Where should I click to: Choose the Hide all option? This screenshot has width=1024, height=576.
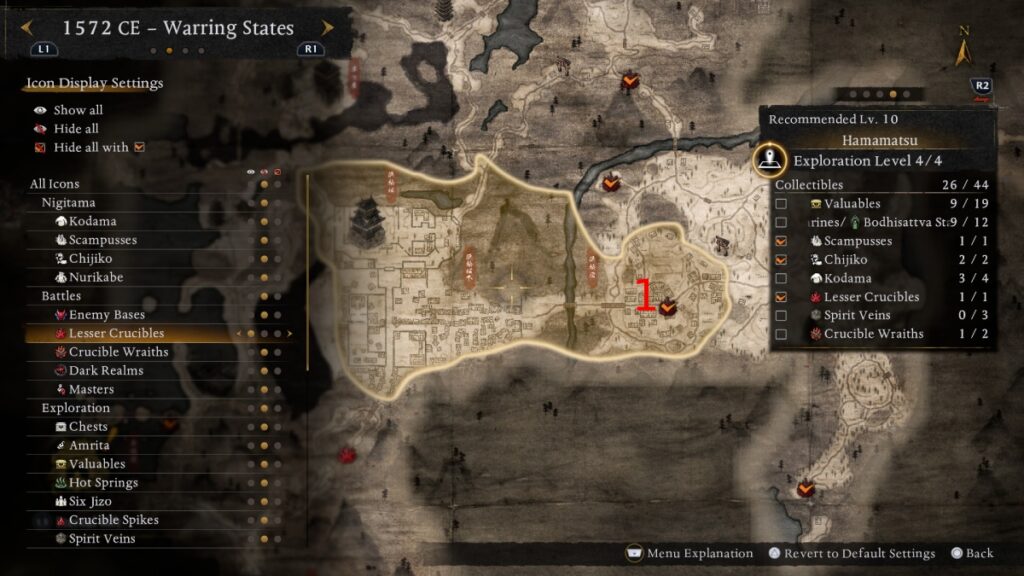tap(76, 129)
